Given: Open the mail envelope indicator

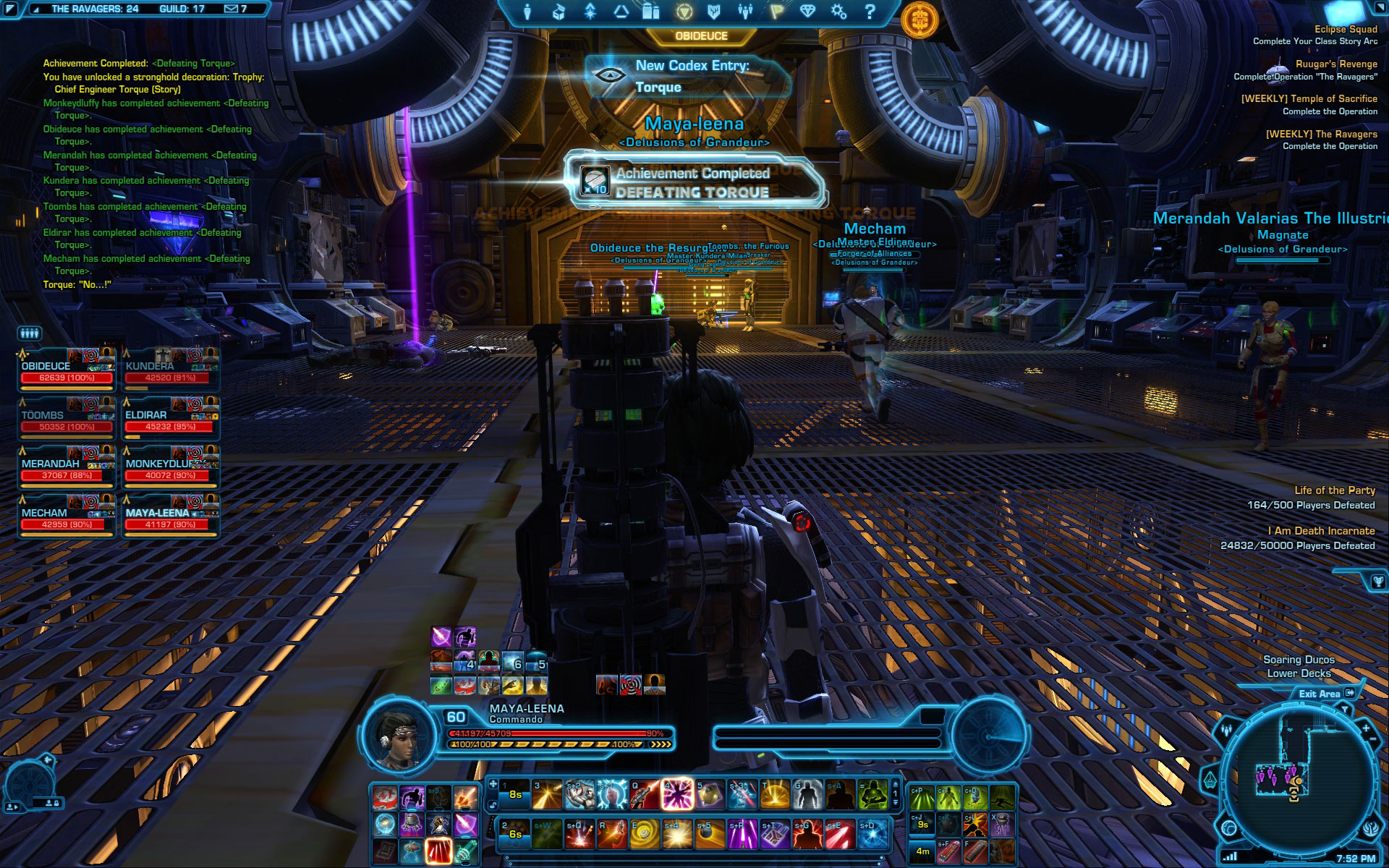Looking at the screenshot, I should [x=231, y=9].
